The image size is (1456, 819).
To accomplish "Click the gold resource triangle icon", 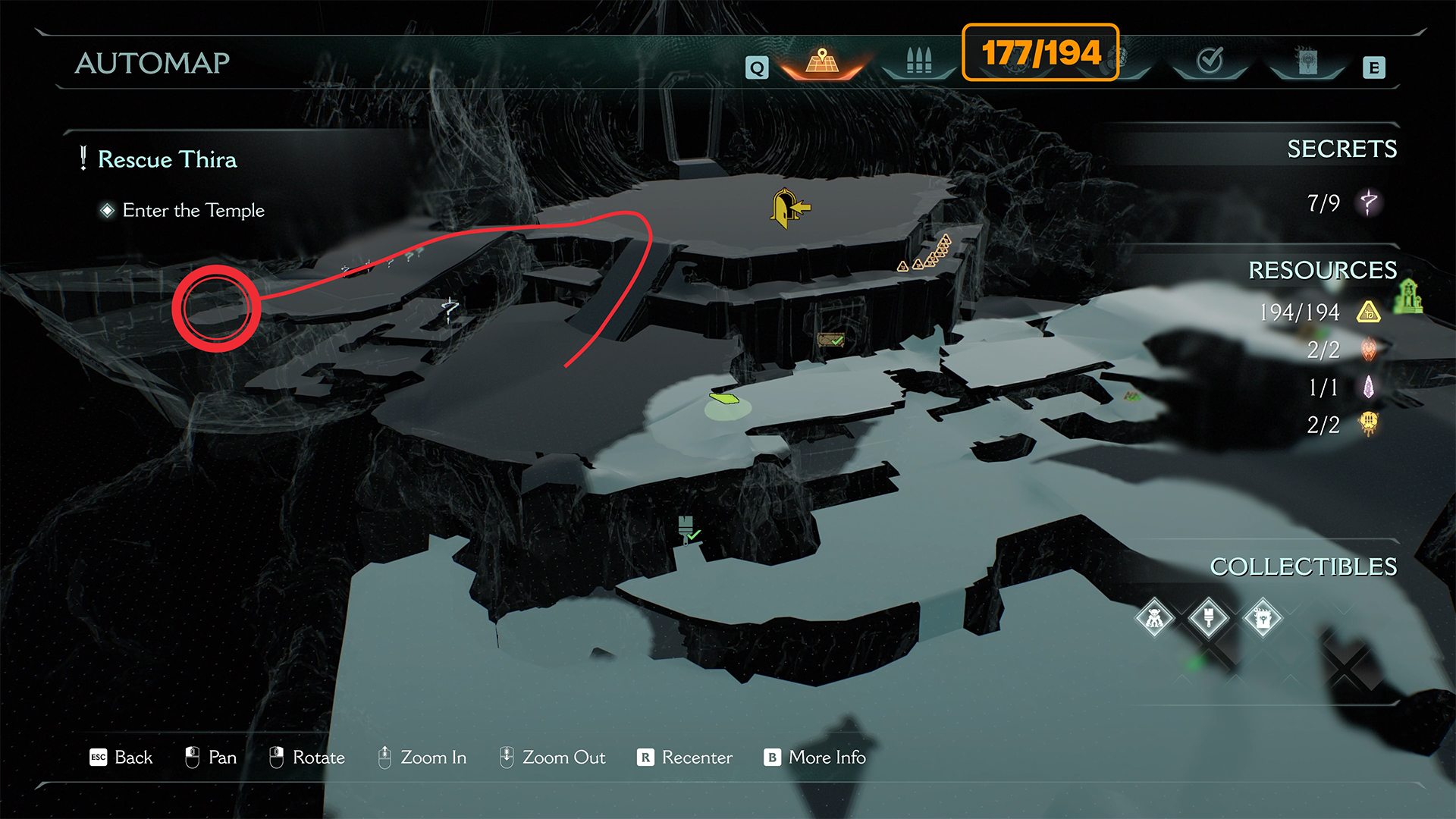I will coord(1368,312).
